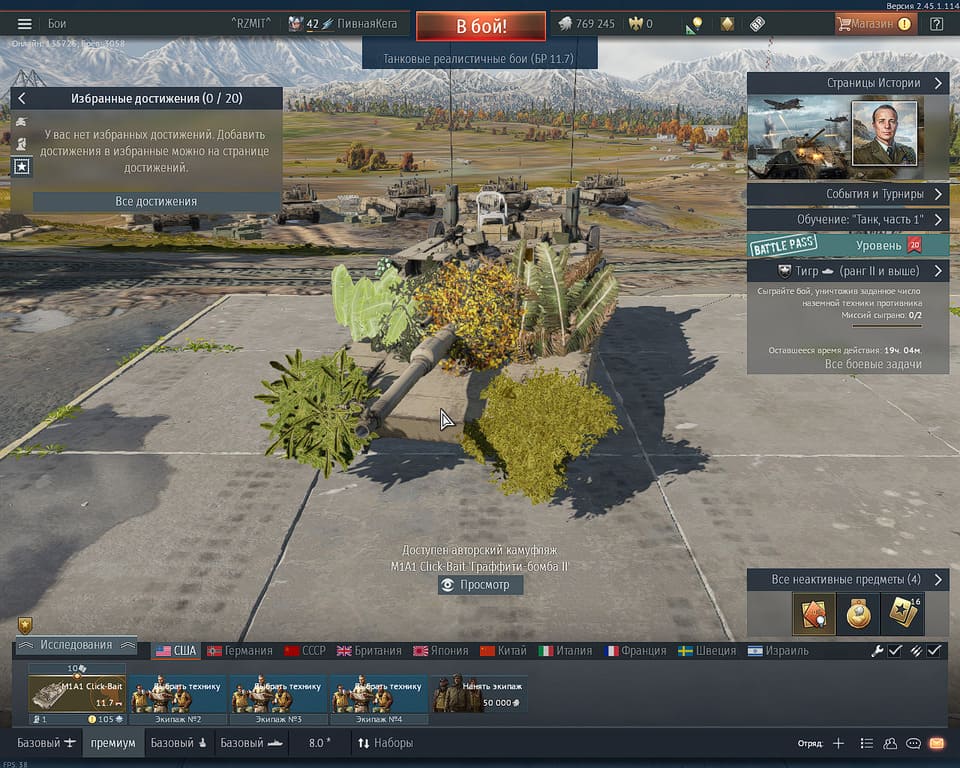
Task: Open События и Турниры
Action: pos(847,194)
